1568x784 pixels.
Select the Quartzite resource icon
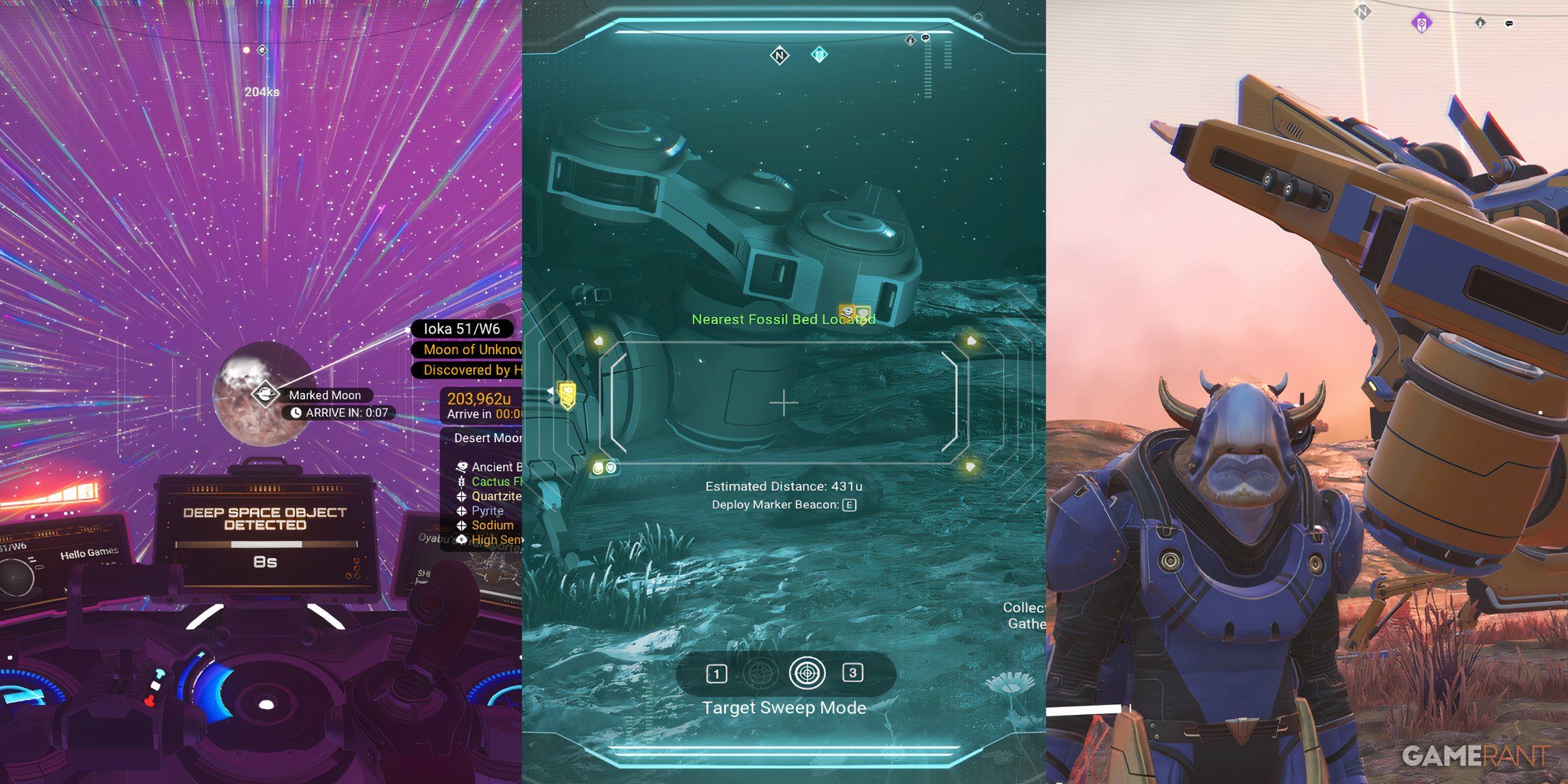coord(461,496)
